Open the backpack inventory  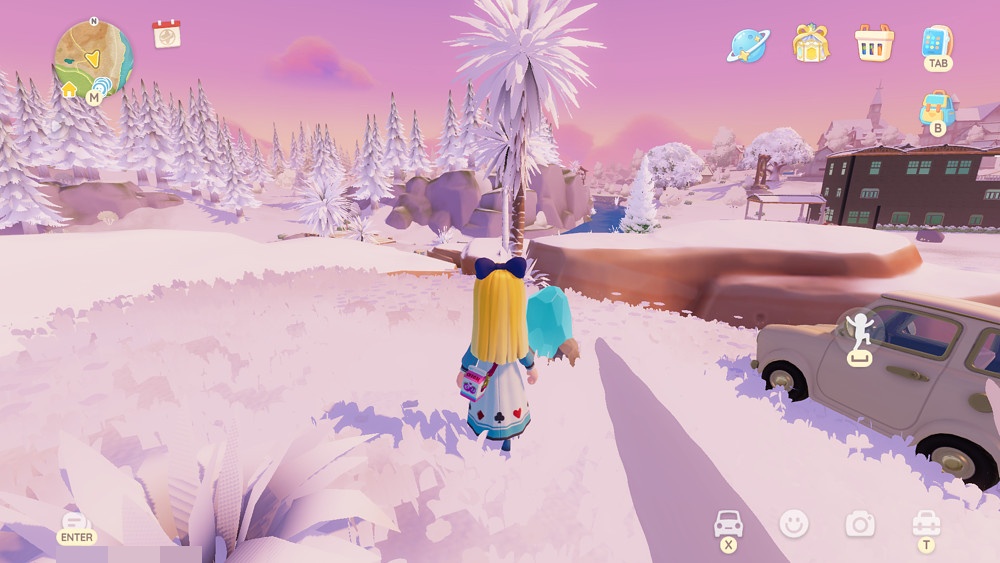pyautogui.click(x=937, y=108)
